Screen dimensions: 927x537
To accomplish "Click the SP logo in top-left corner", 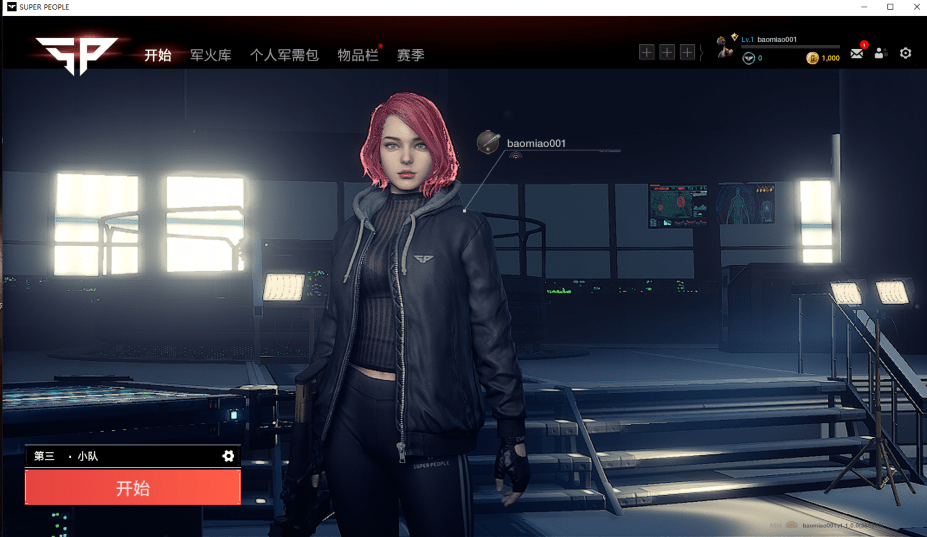I will coord(77,55).
